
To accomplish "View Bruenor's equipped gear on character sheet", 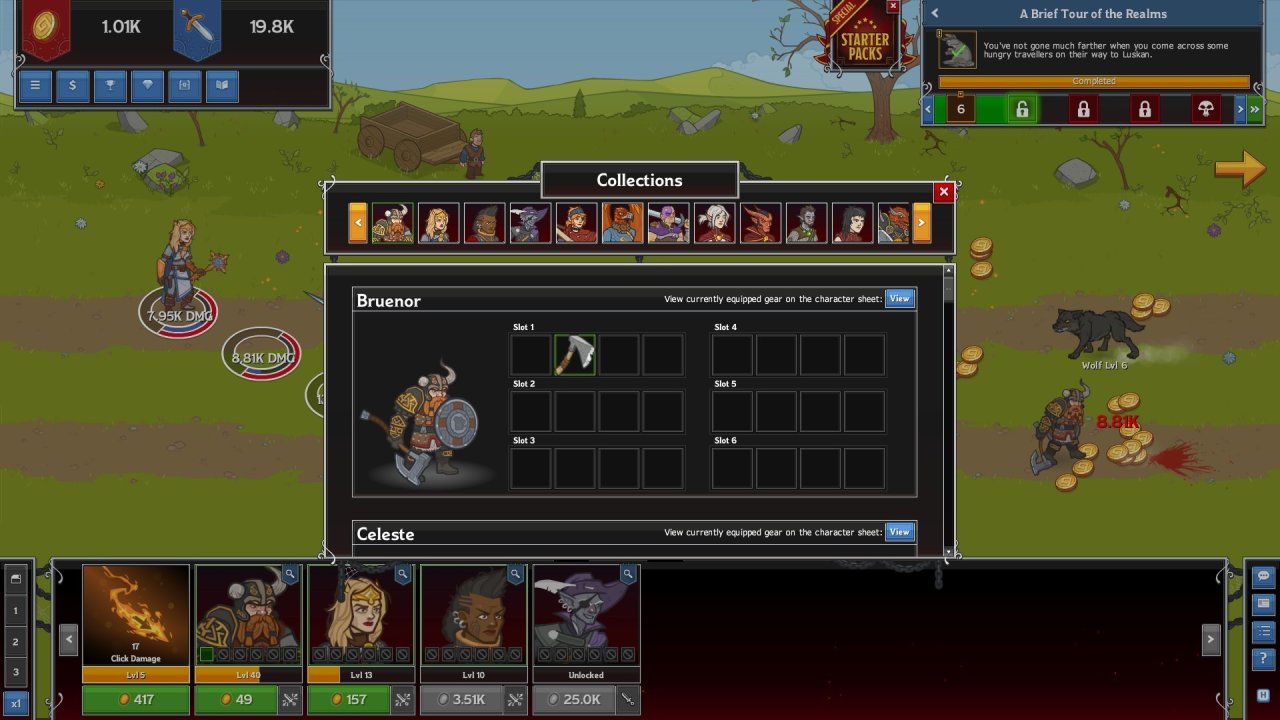I will pos(899,298).
